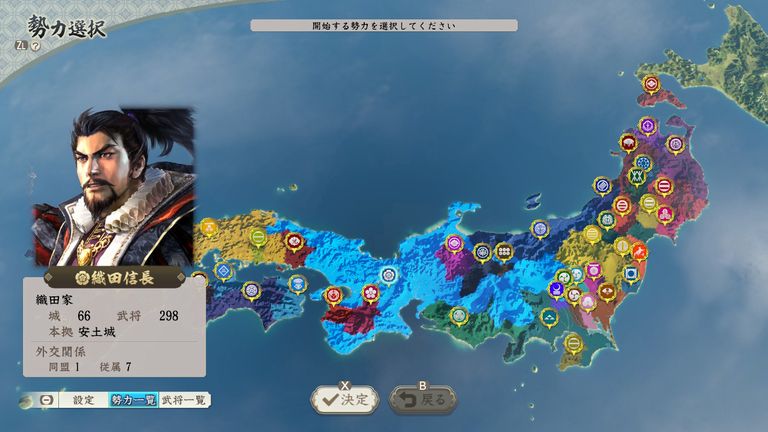Select the clan crest on the red northern tip

point(651,84)
